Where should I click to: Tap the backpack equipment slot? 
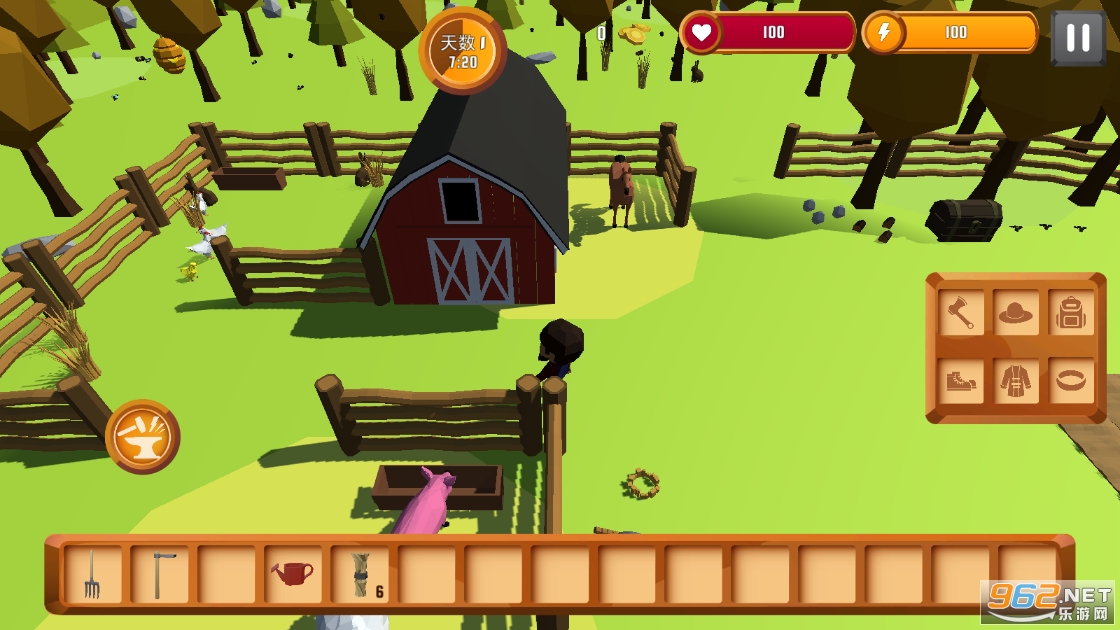(1071, 313)
